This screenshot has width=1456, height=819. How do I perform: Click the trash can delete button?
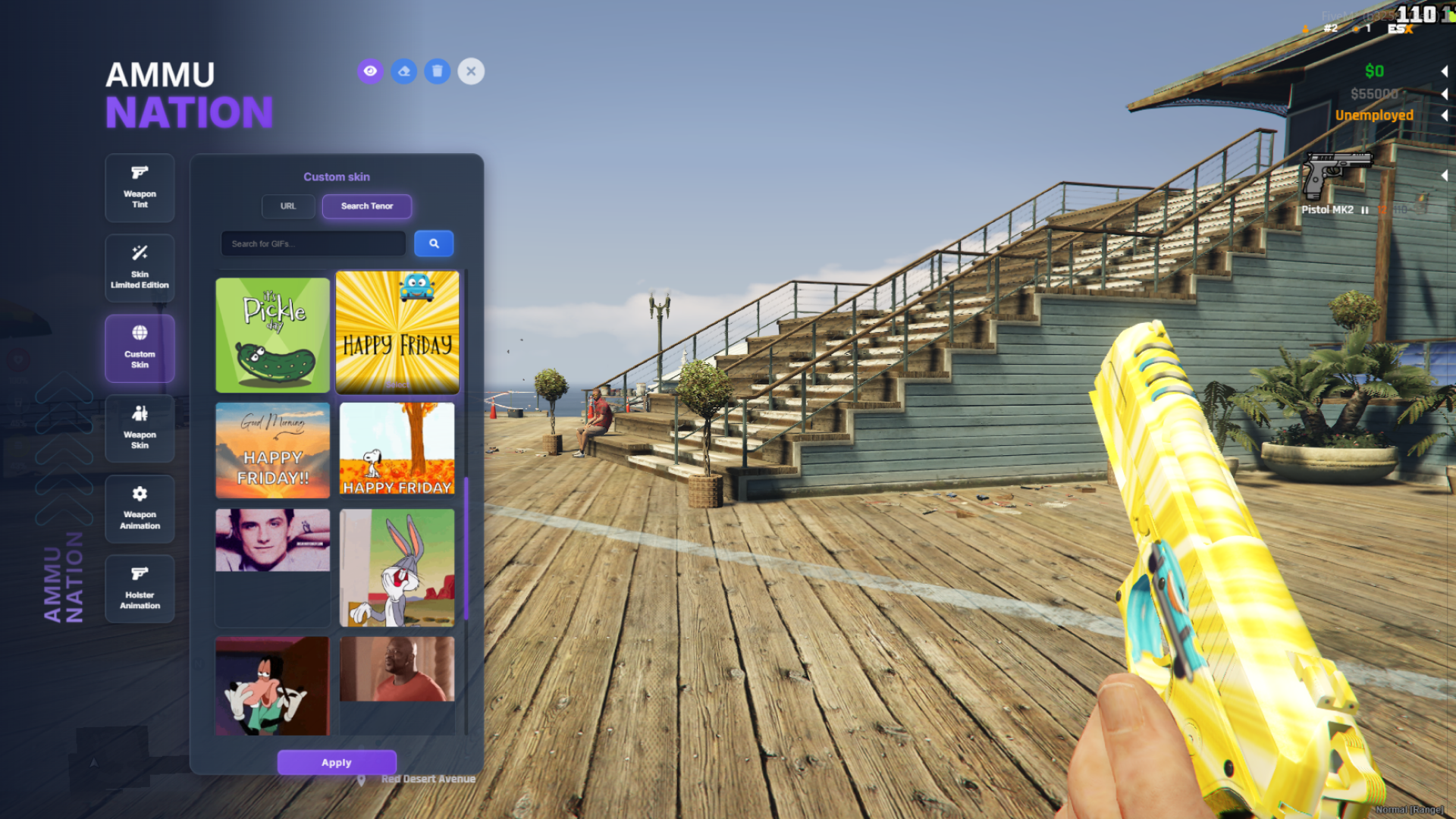click(438, 71)
